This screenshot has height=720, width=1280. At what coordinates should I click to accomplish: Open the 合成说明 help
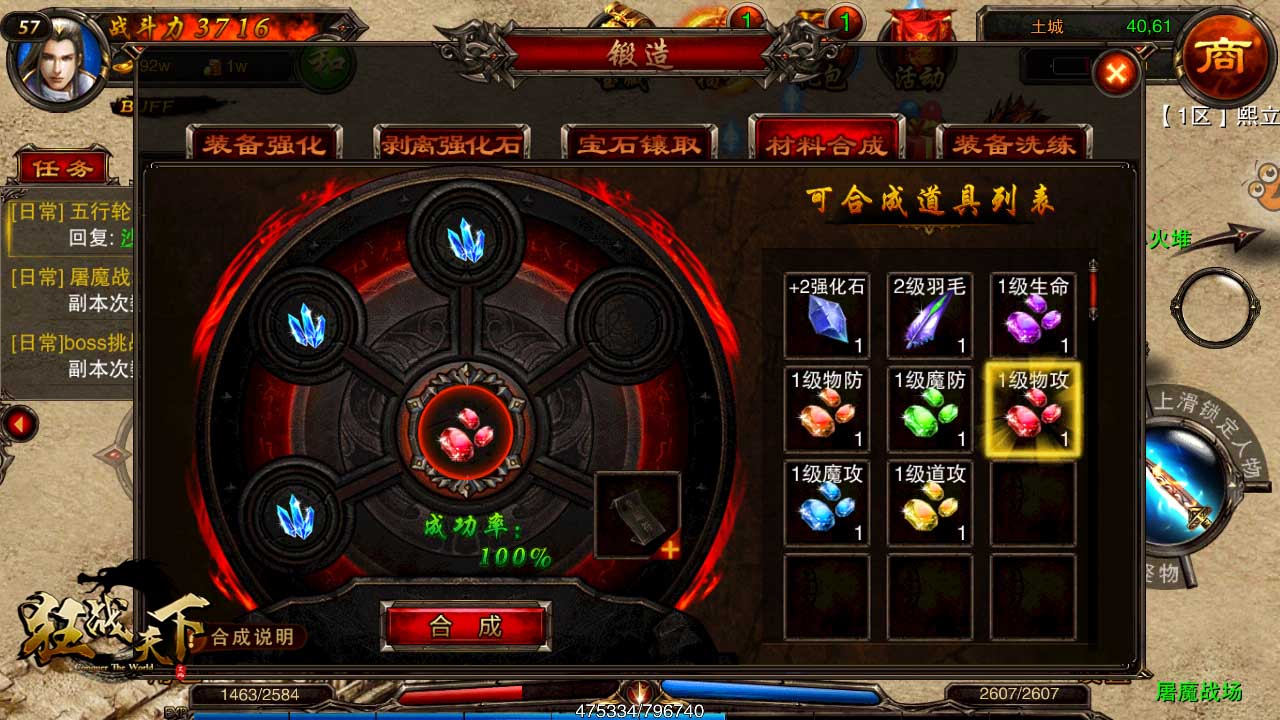[x=251, y=637]
